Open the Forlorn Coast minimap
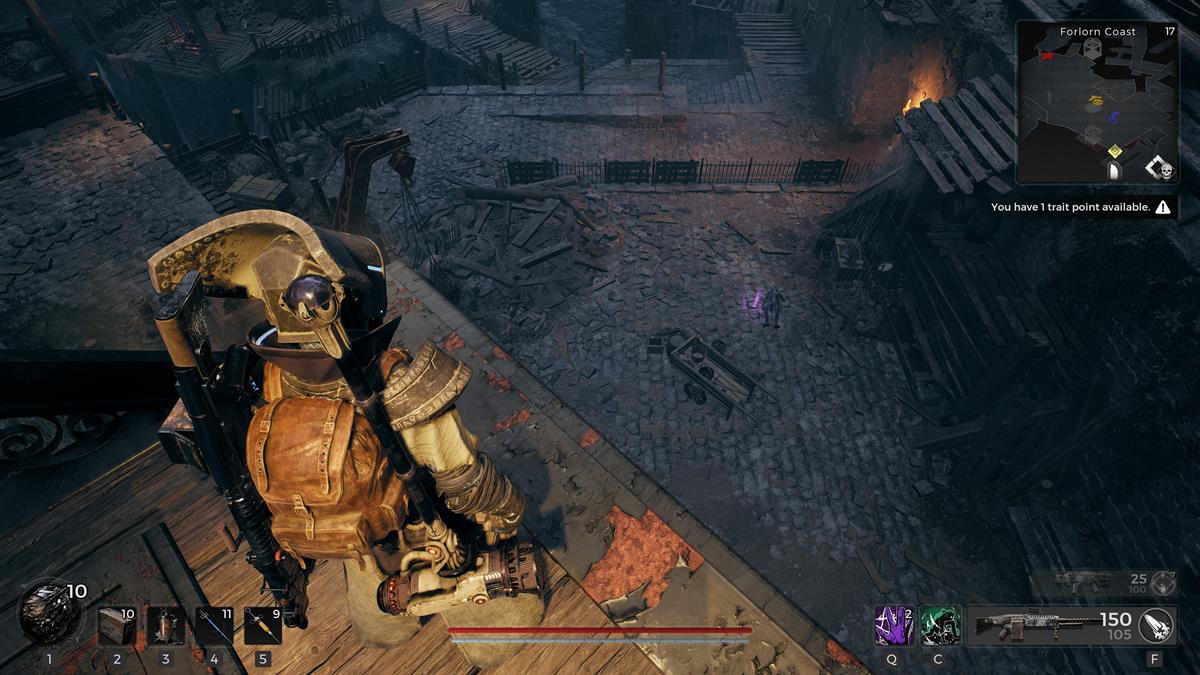 point(1097,101)
